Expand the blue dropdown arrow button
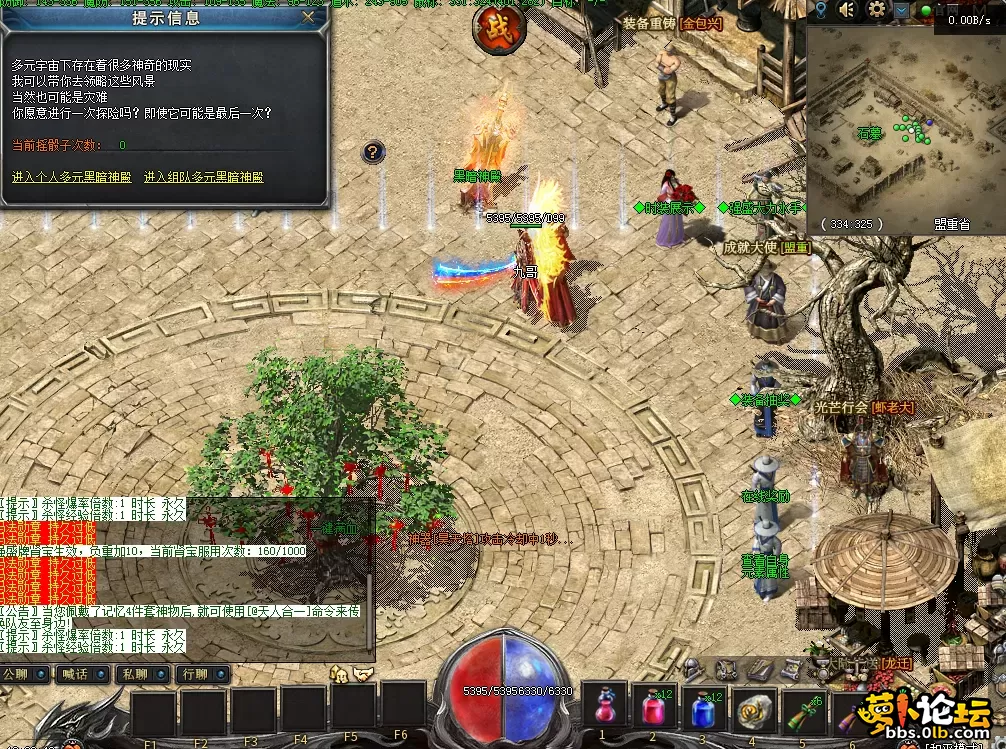 coord(903,10)
